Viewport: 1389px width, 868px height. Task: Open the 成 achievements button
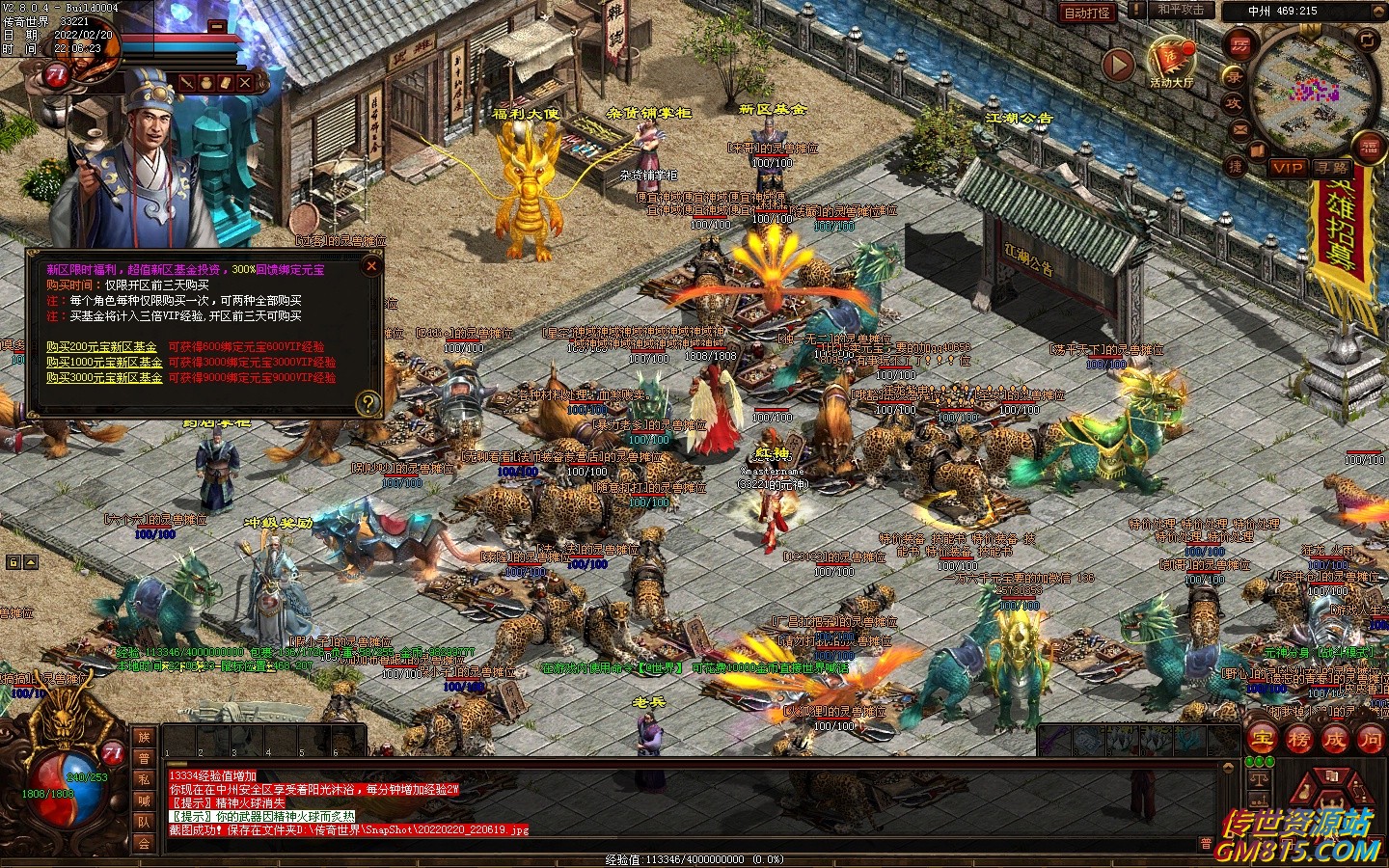click(x=1334, y=740)
